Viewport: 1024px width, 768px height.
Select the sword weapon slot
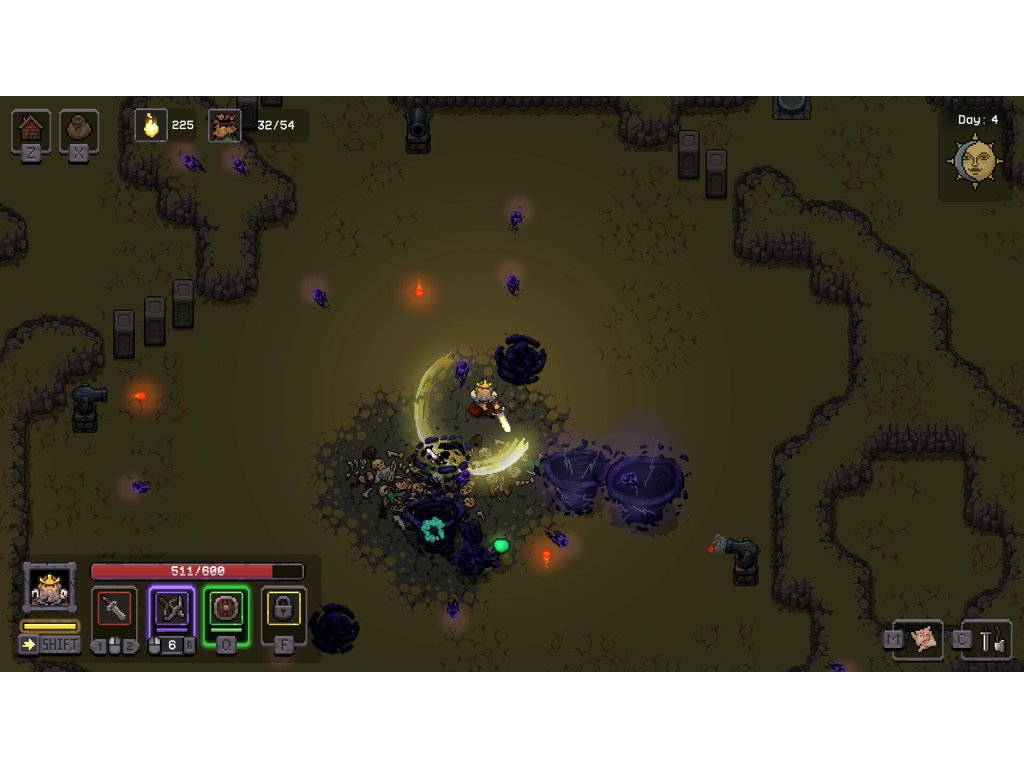tap(114, 608)
